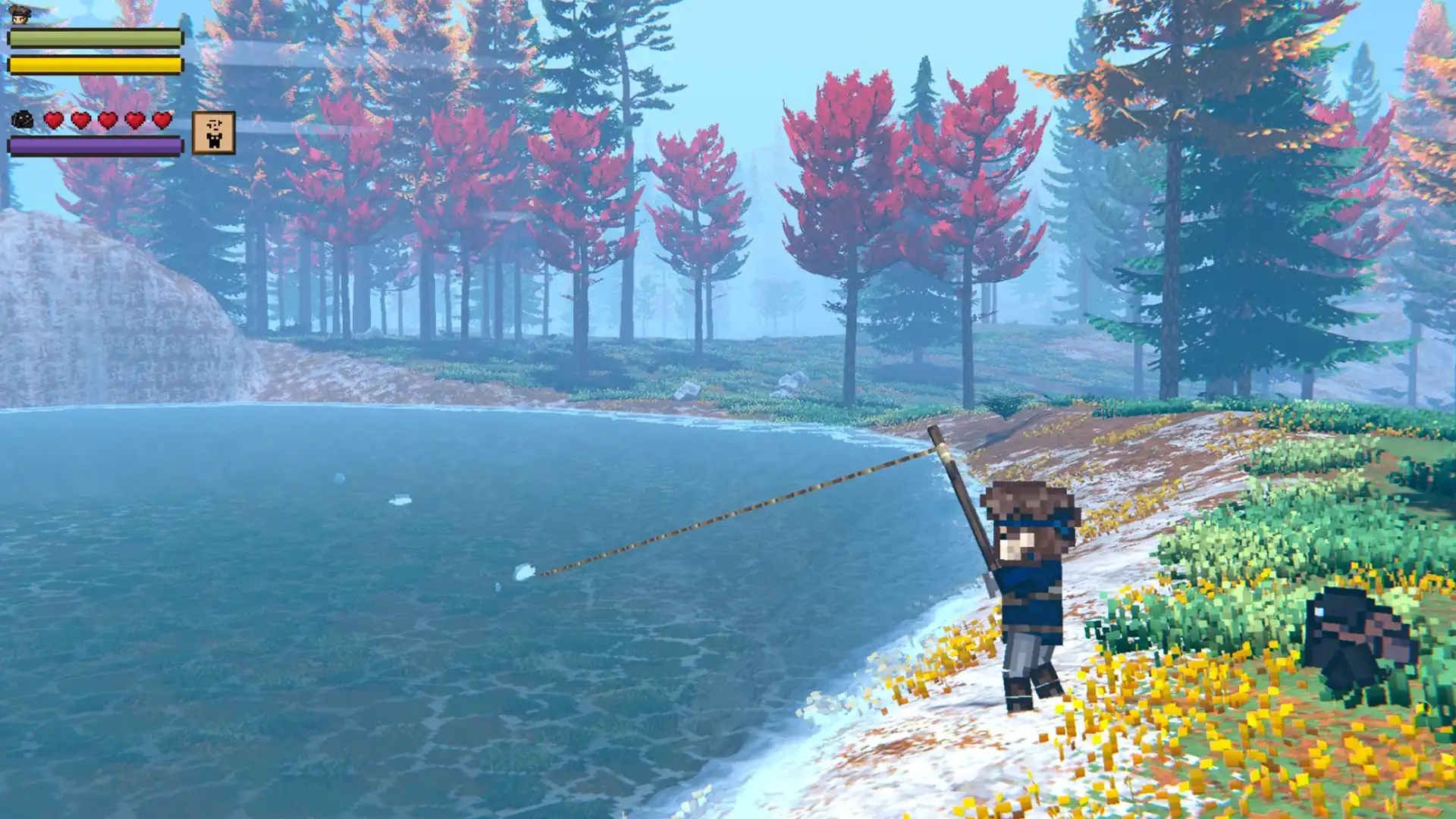Click the fourth heart in the HUD row
This screenshot has width=1456, height=819.
(134, 121)
